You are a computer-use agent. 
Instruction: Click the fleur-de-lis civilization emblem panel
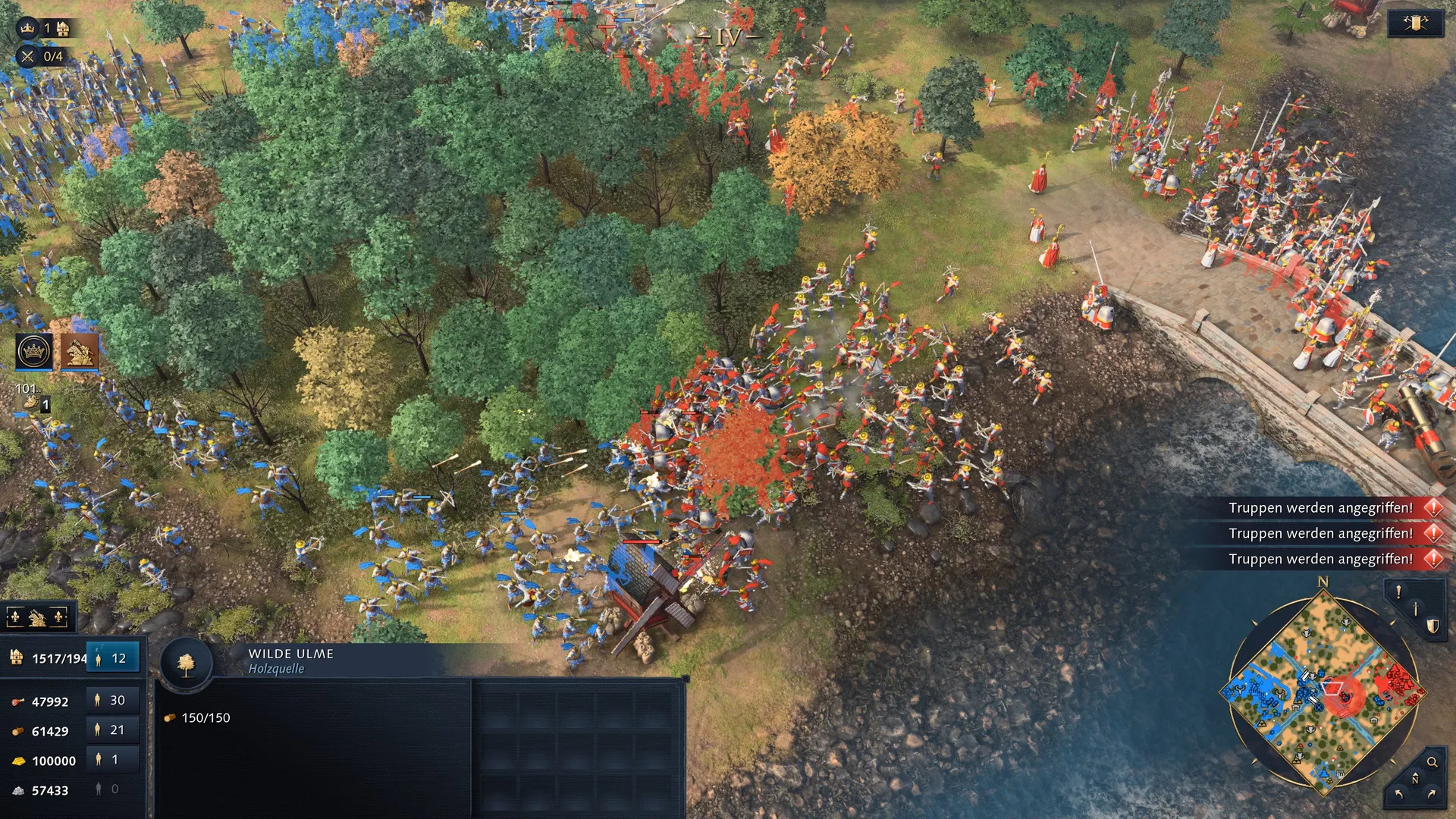tap(37, 618)
